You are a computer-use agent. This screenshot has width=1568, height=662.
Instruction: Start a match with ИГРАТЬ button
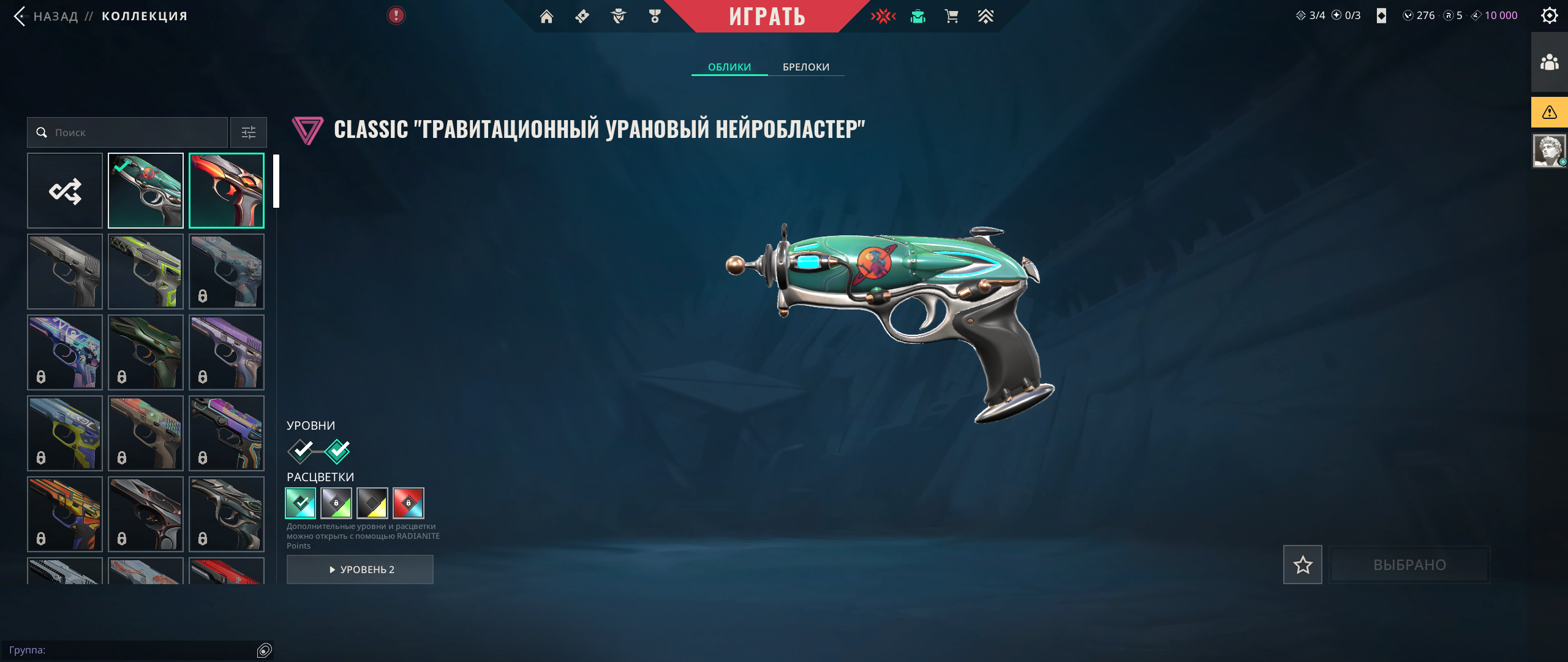click(x=766, y=16)
